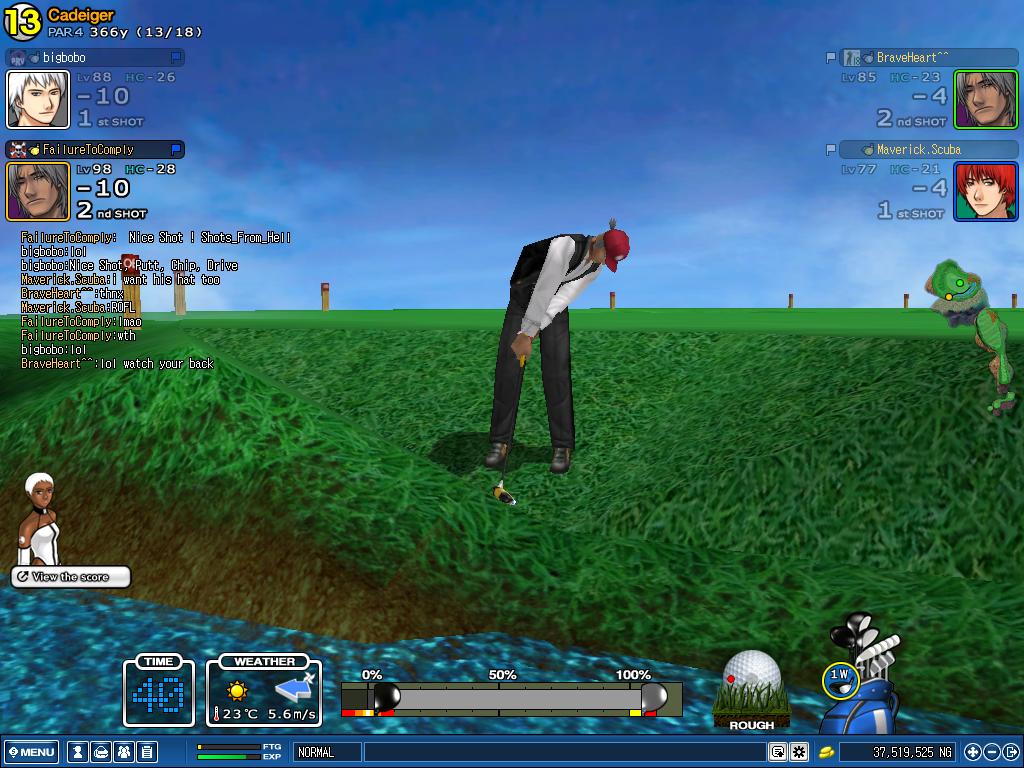The image size is (1024, 768).
Task: Click the minus round button
Action: coord(992,752)
